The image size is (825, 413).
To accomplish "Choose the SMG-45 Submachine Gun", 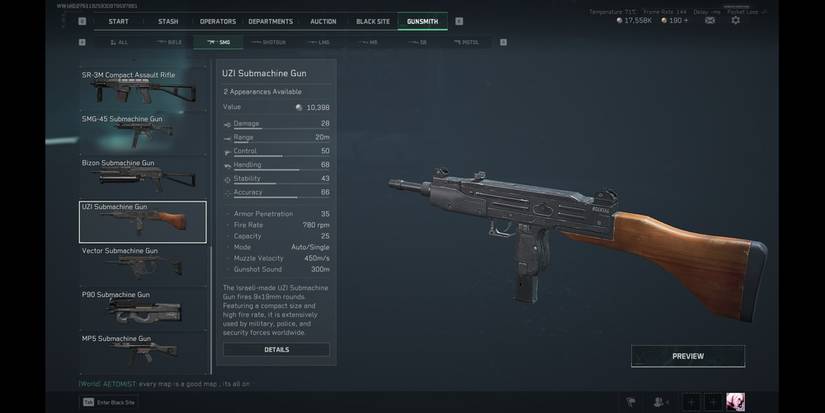I will pyautogui.click(x=143, y=132).
